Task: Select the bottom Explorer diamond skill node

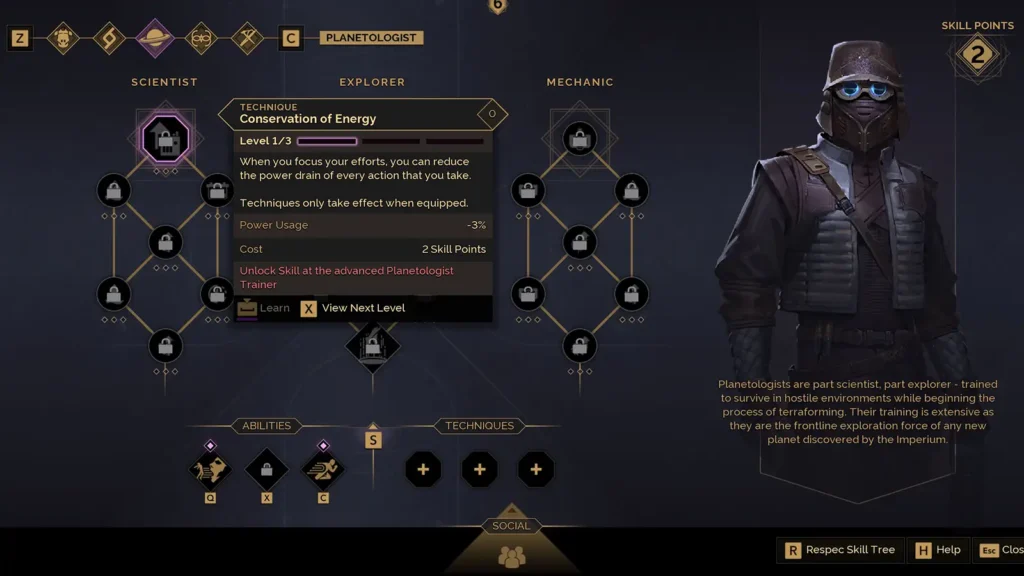Action: coord(372,345)
